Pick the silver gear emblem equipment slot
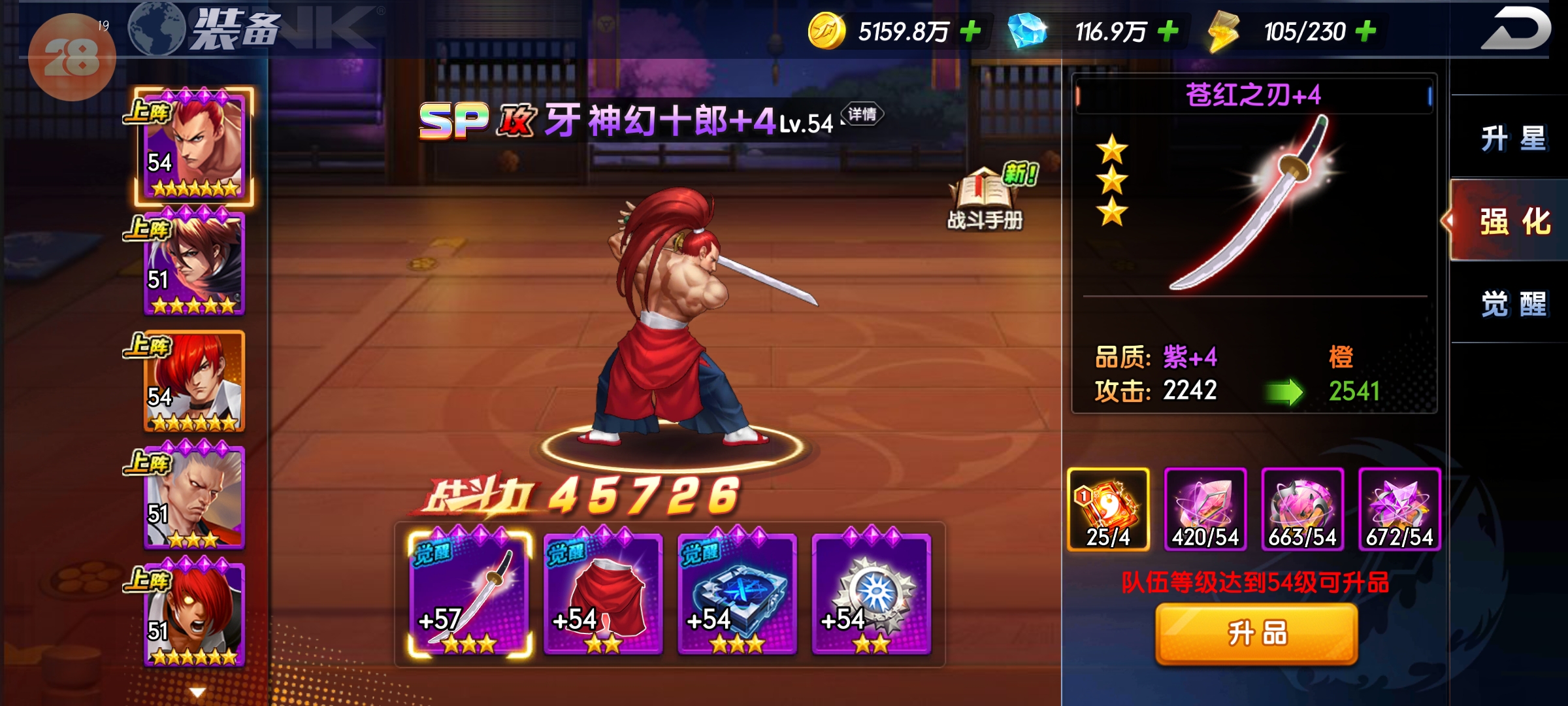The width and height of the screenshot is (1568, 706). tap(871, 594)
